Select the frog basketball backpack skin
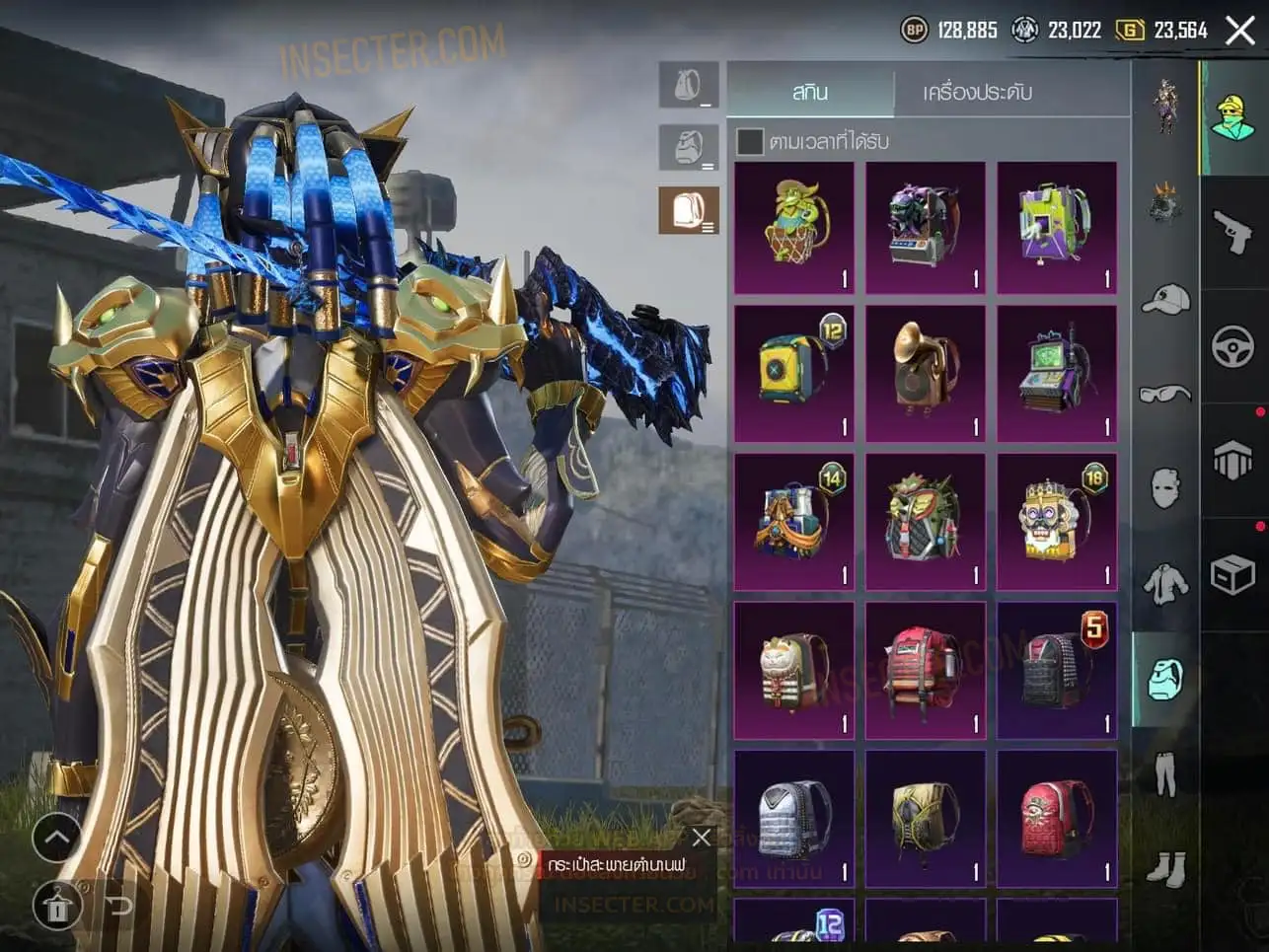This screenshot has width=1269, height=952. (794, 228)
